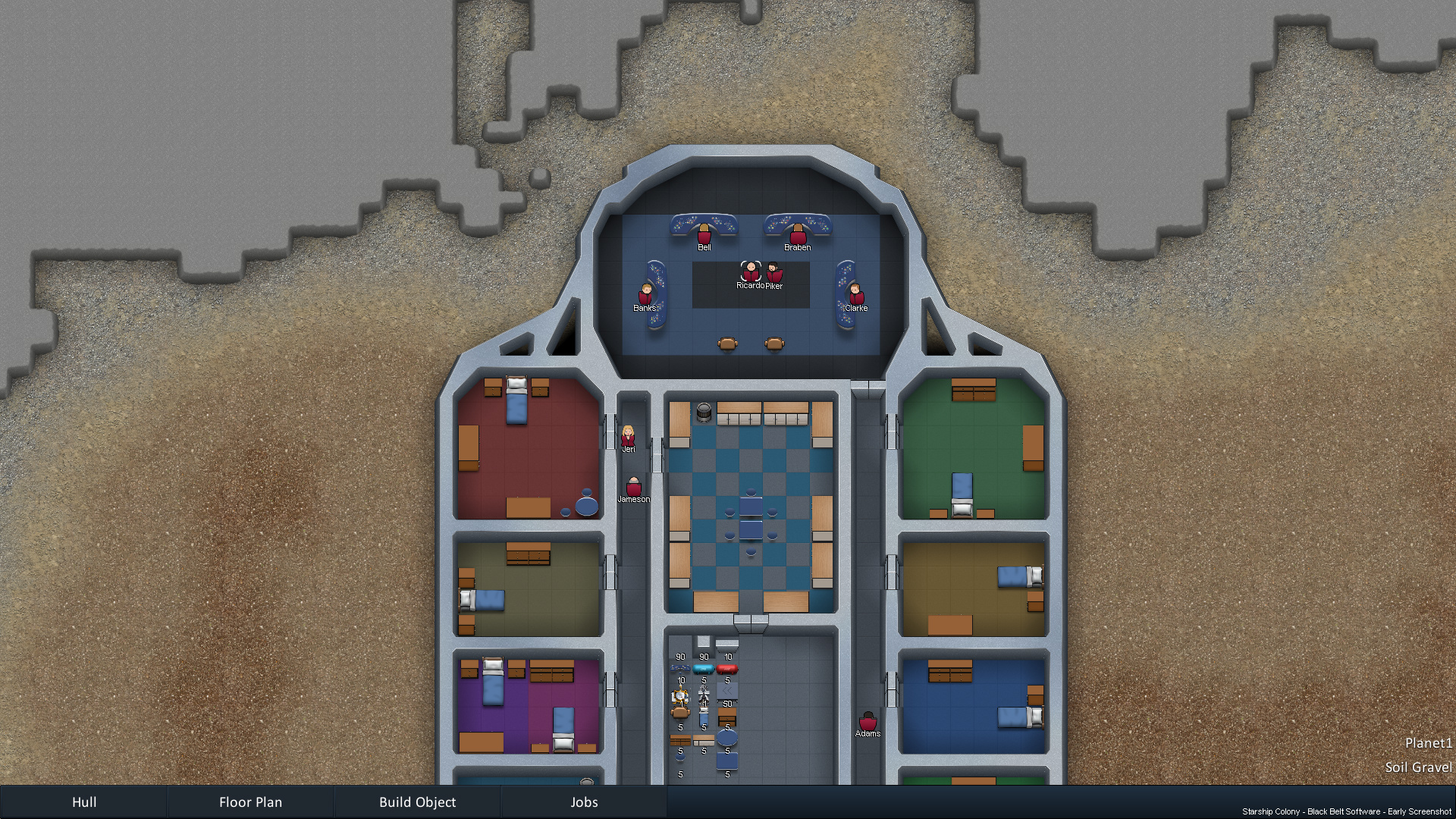Switch to the Build Object tab
This screenshot has width=1456, height=819.
coord(418,802)
